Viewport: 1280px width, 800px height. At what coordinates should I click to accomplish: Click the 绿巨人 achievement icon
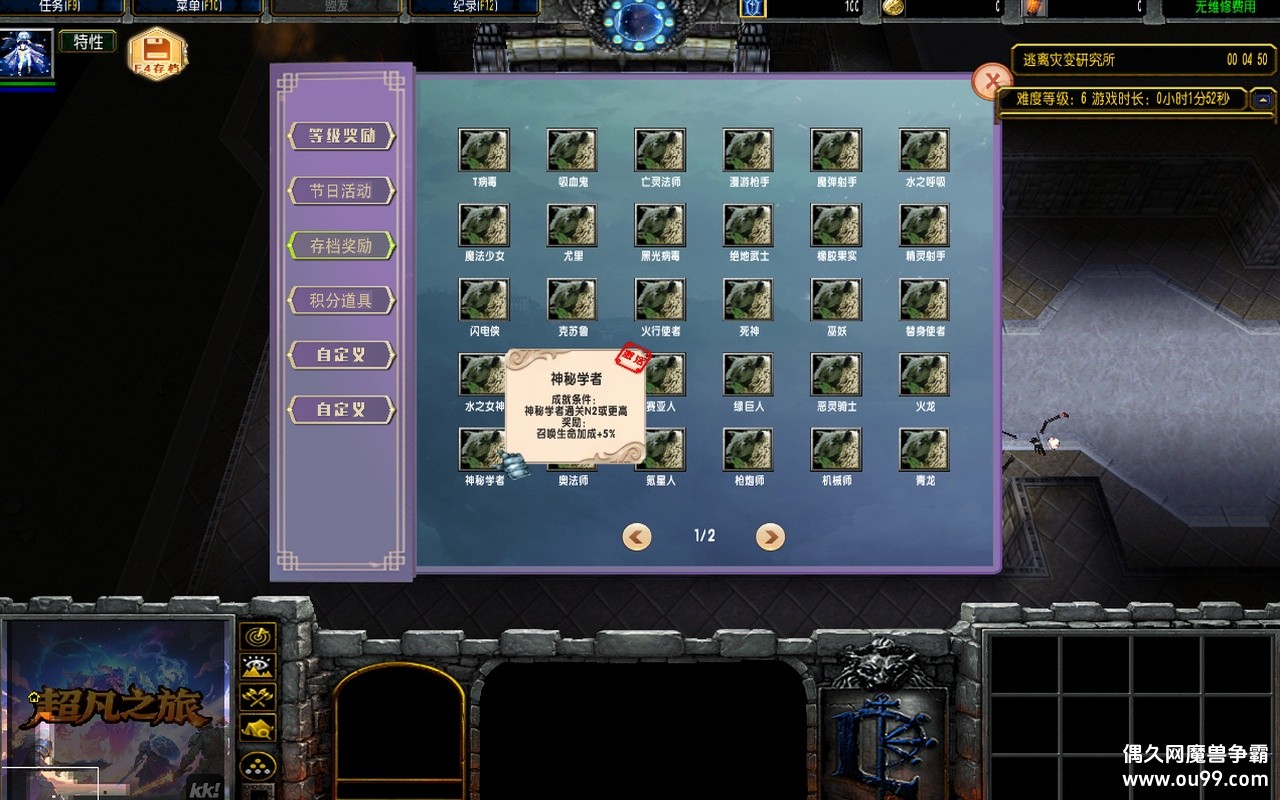pyautogui.click(x=748, y=374)
